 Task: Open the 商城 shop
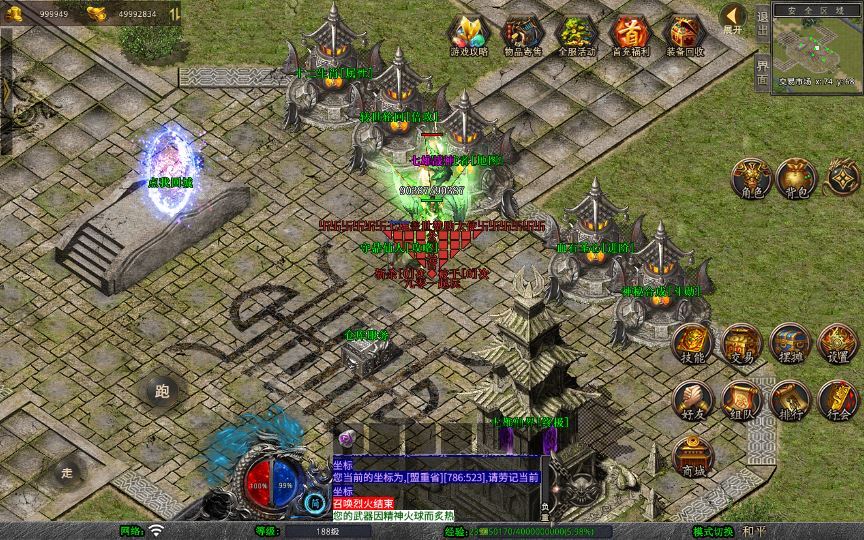(x=692, y=455)
